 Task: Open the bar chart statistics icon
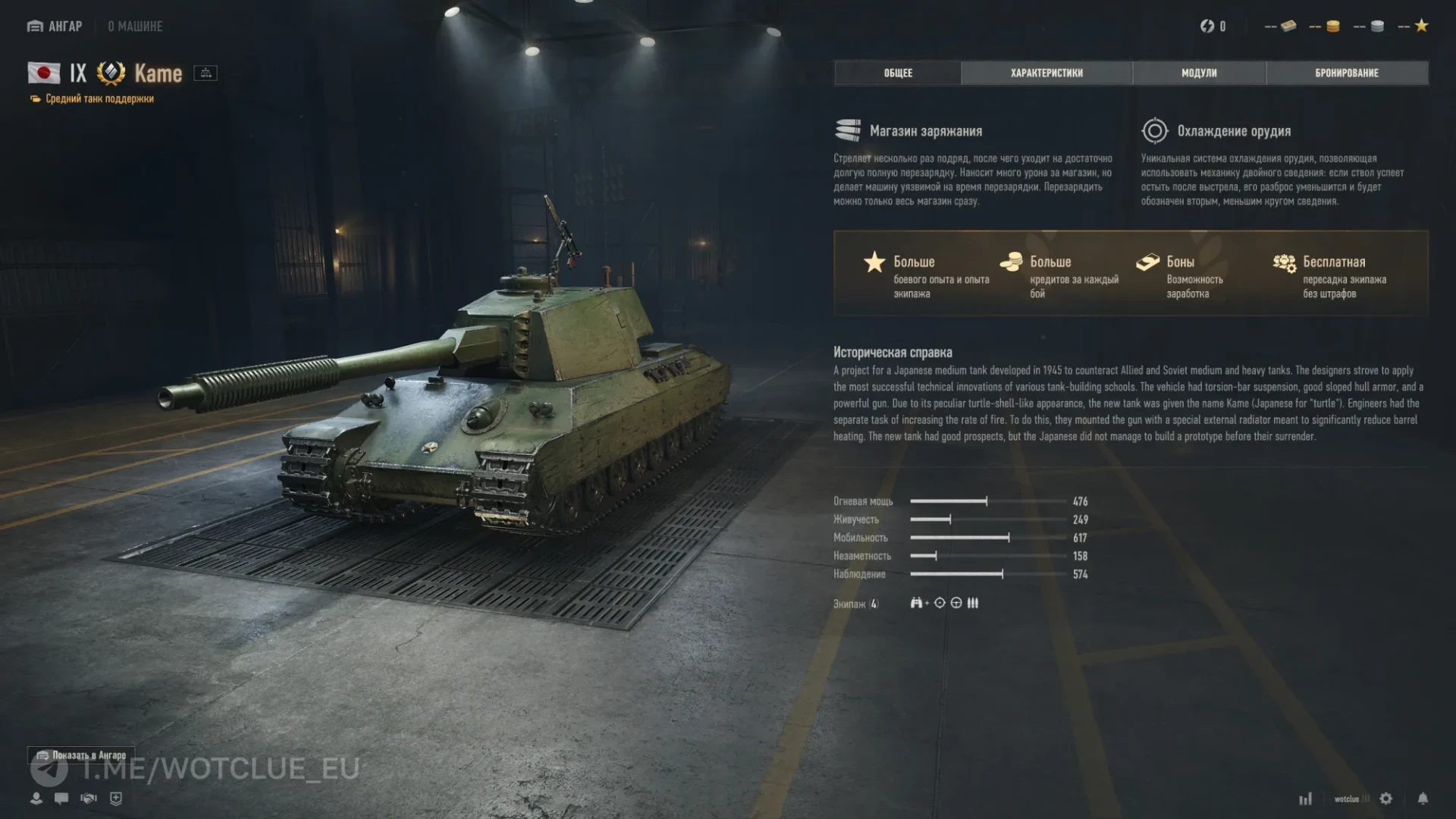tap(1305, 799)
